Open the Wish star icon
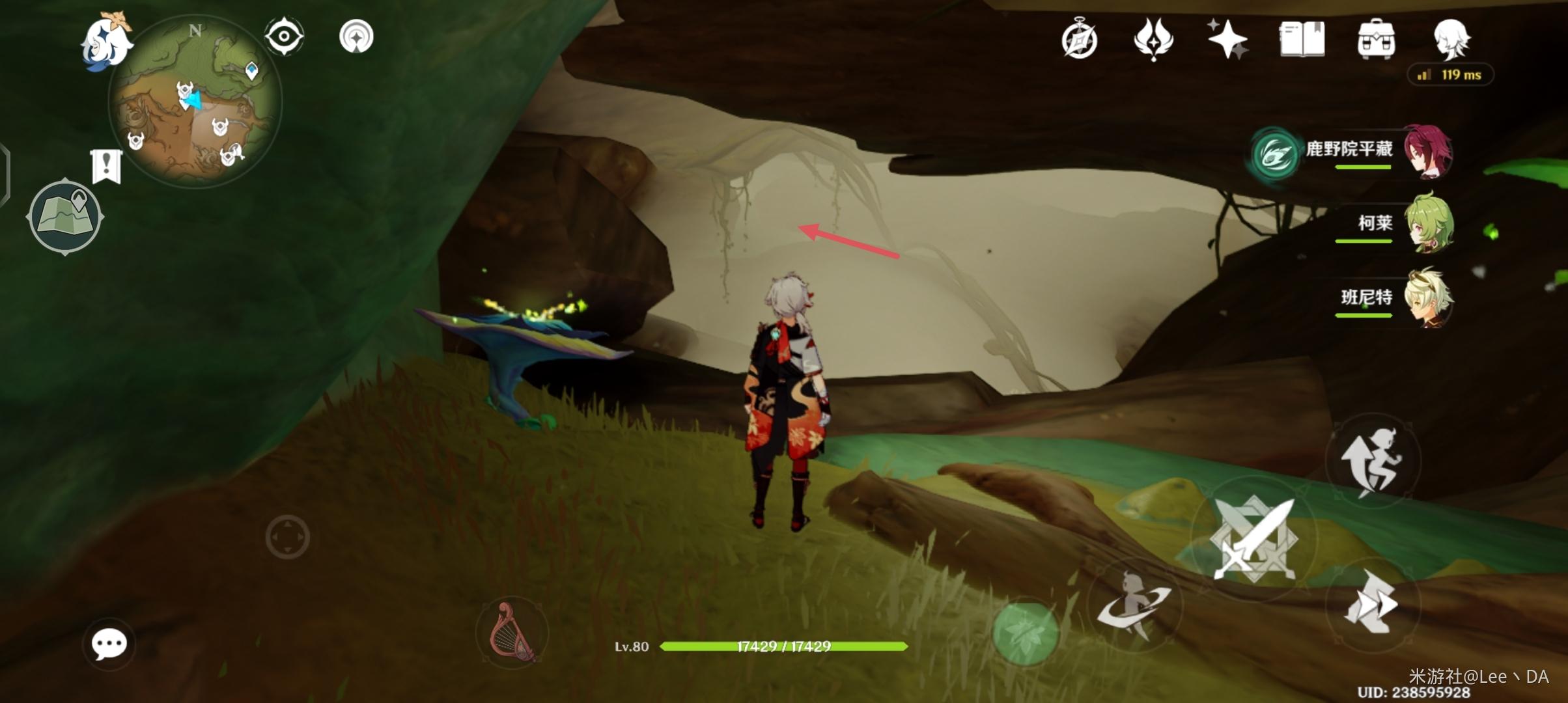 [x=1227, y=39]
